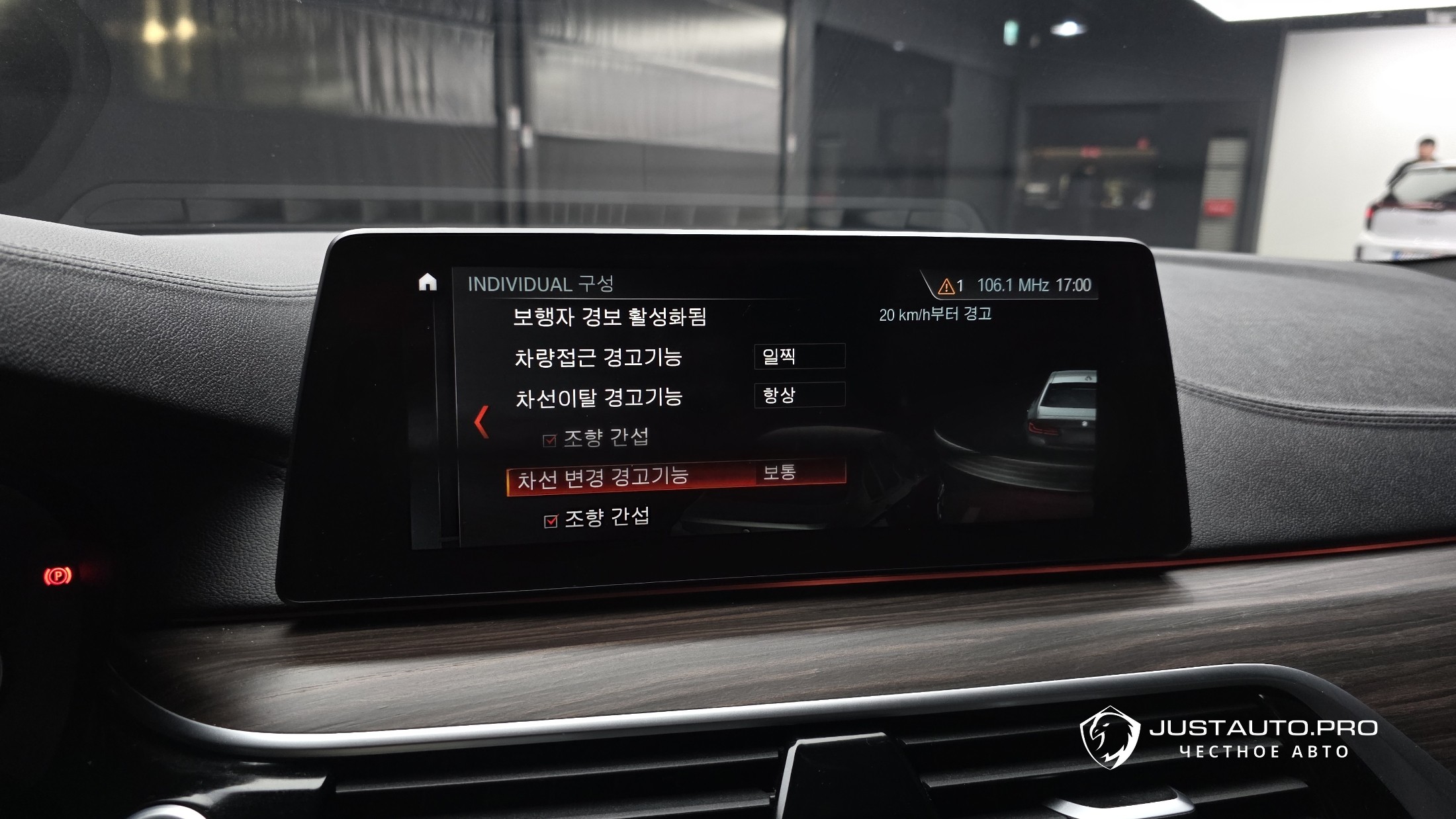
Task: Choose the highlighted 차선 변경 경고기능 row
Action: (x=675, y=476)
